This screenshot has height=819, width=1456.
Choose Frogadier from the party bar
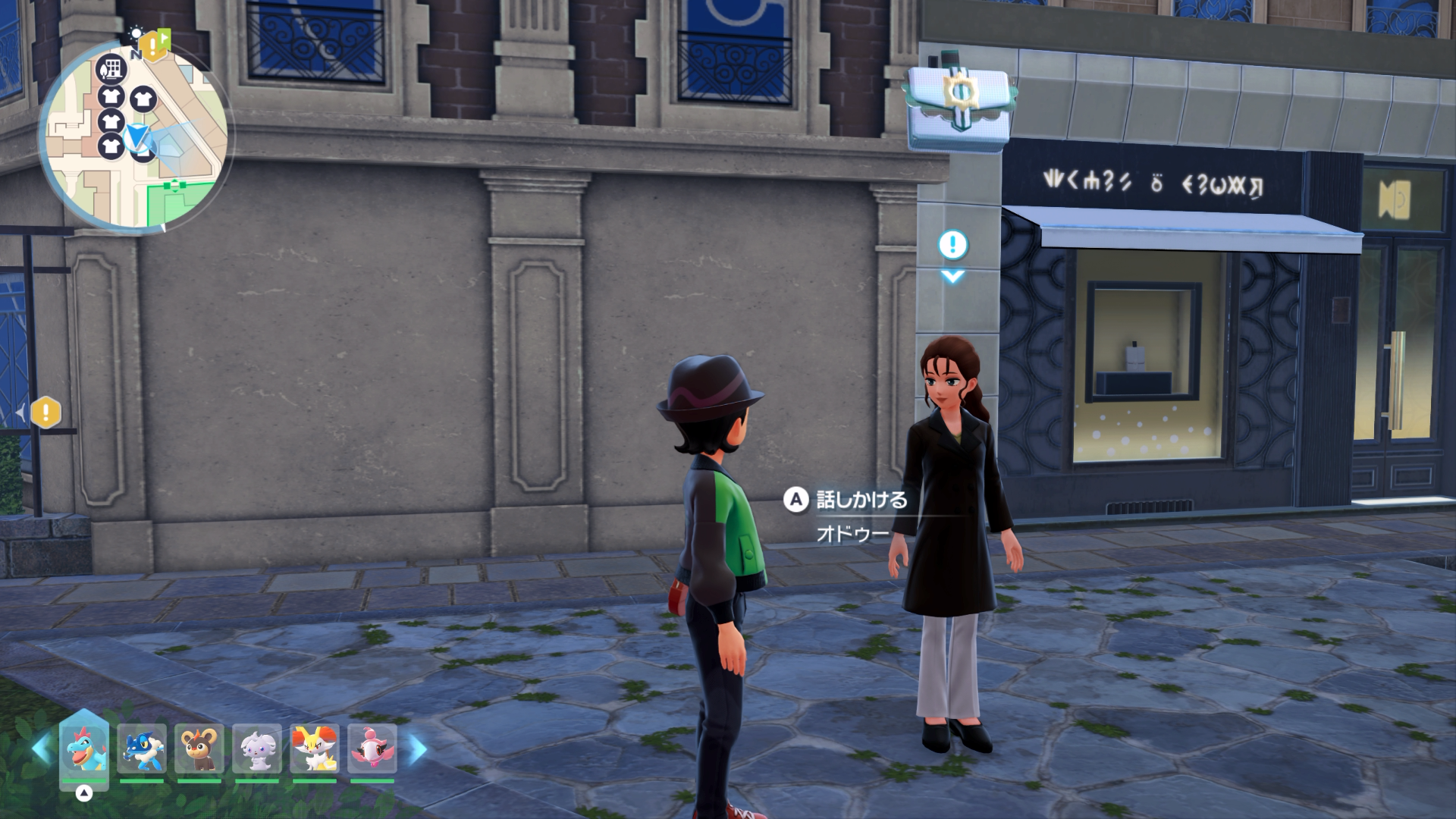[x=142, y=748]
